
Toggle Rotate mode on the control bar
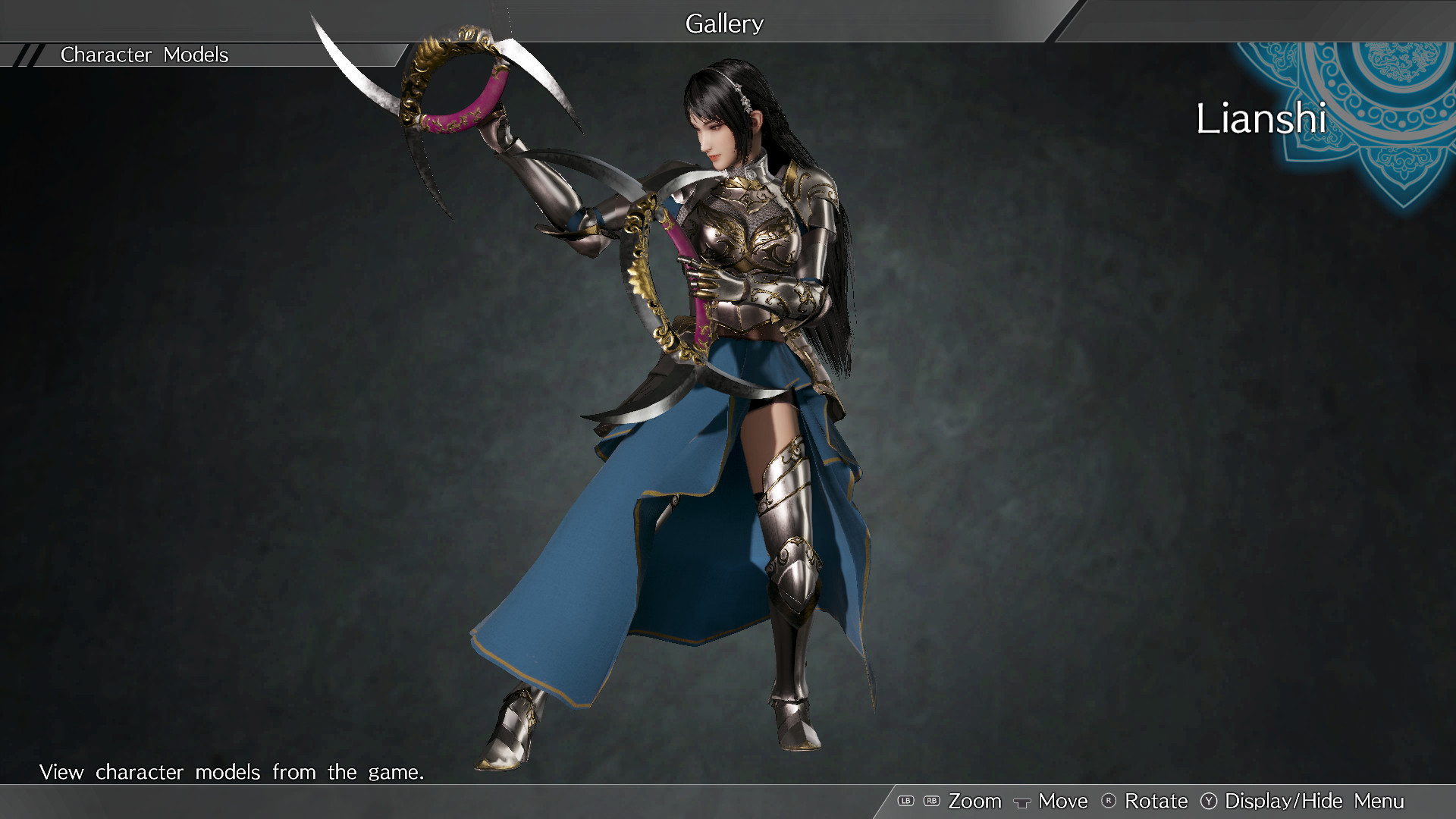tap(1156, 801)
